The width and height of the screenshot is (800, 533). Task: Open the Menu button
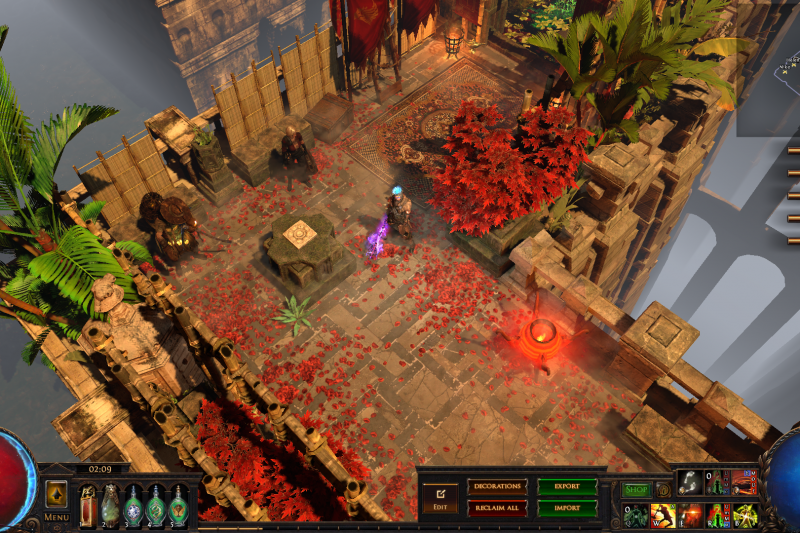[56, 517]
